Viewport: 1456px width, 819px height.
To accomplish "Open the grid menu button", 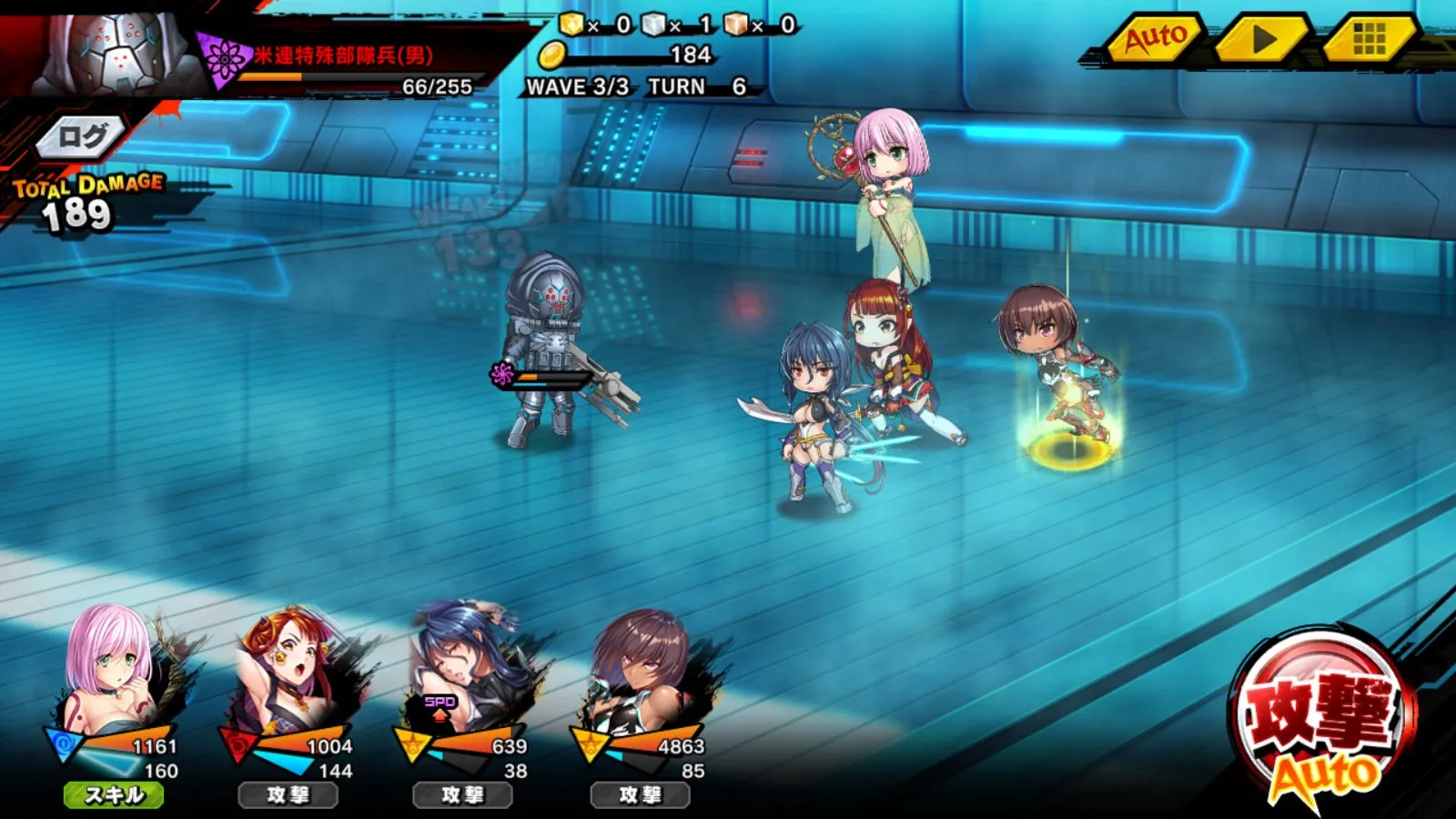I will coord(1369,39).
